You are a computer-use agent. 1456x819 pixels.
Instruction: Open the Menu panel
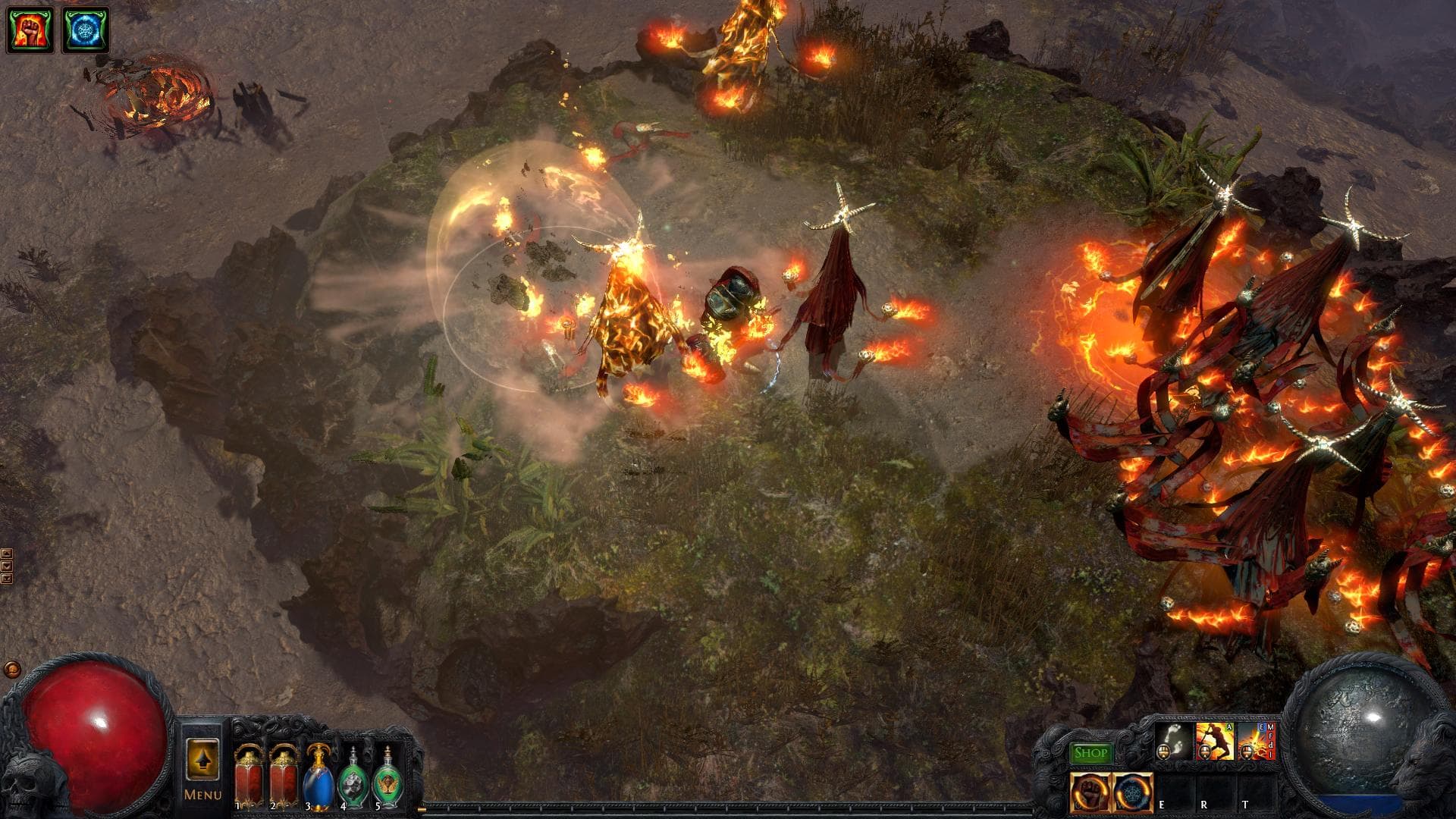[203, 796]
